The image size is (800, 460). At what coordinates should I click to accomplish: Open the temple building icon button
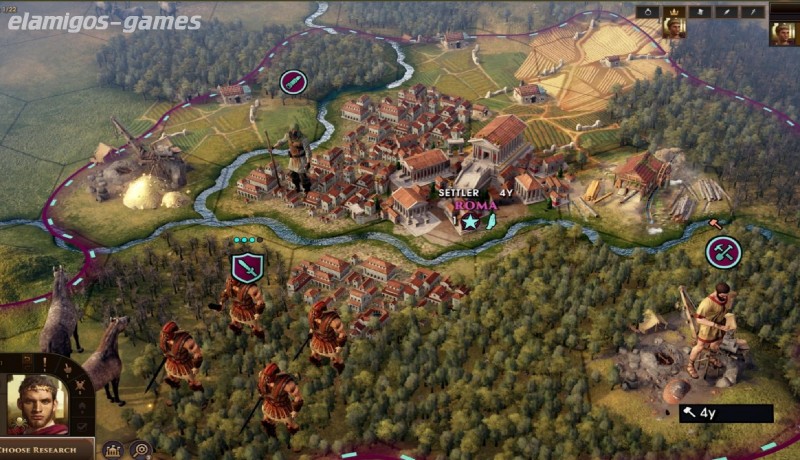pyautogui.click(x=113, y=450)
